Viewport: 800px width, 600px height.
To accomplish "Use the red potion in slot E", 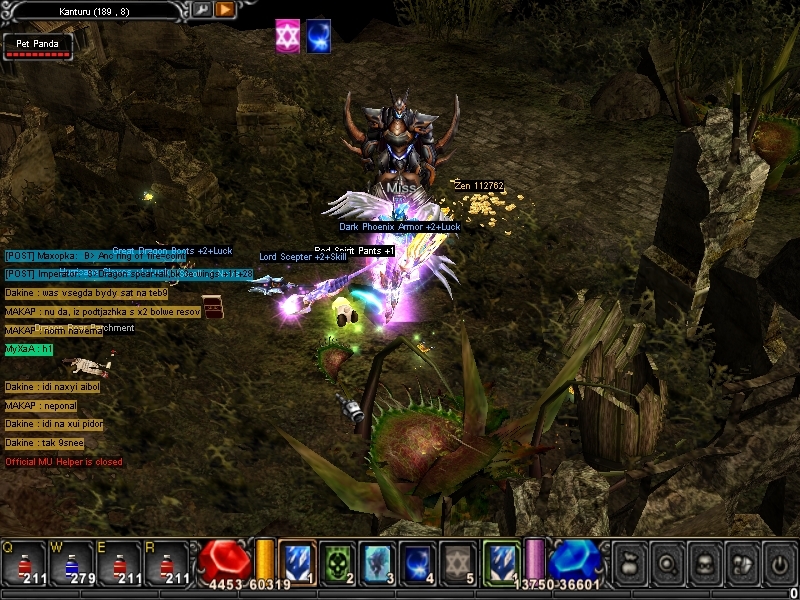I will pos(120,562).
